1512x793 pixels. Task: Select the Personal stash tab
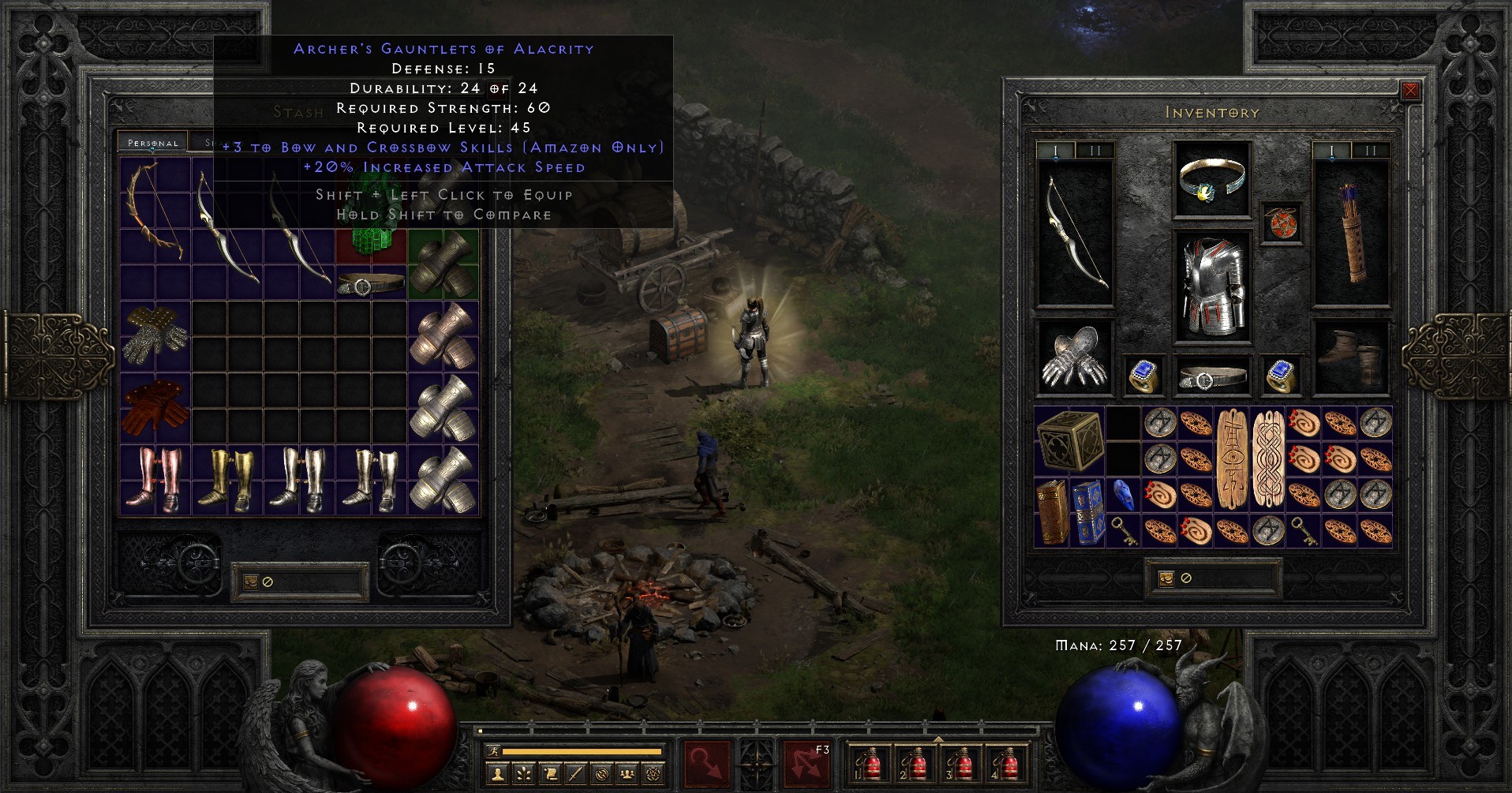pyautogui.click(x=152, y=143)
